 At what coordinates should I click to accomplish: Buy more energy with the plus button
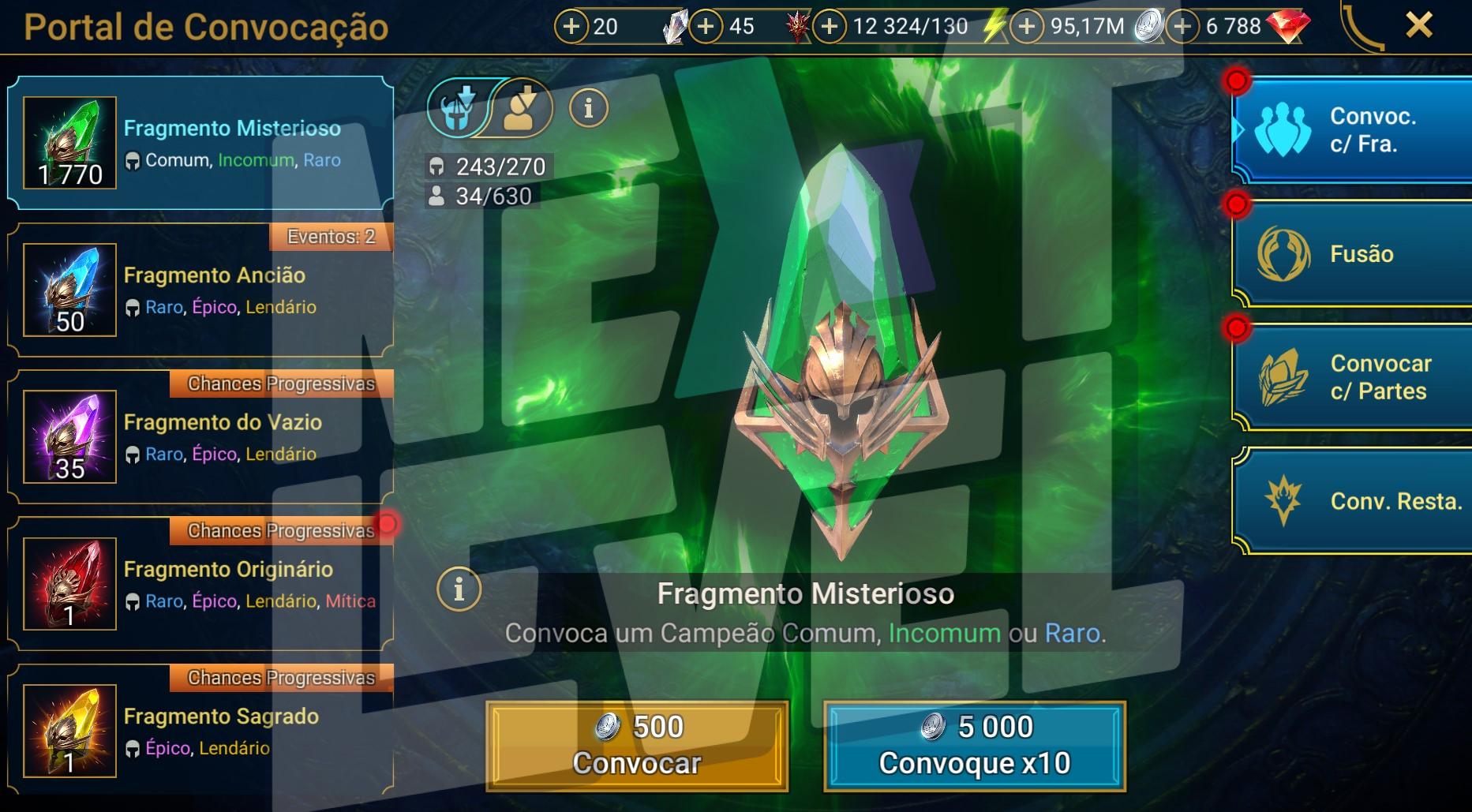(829, 27)
